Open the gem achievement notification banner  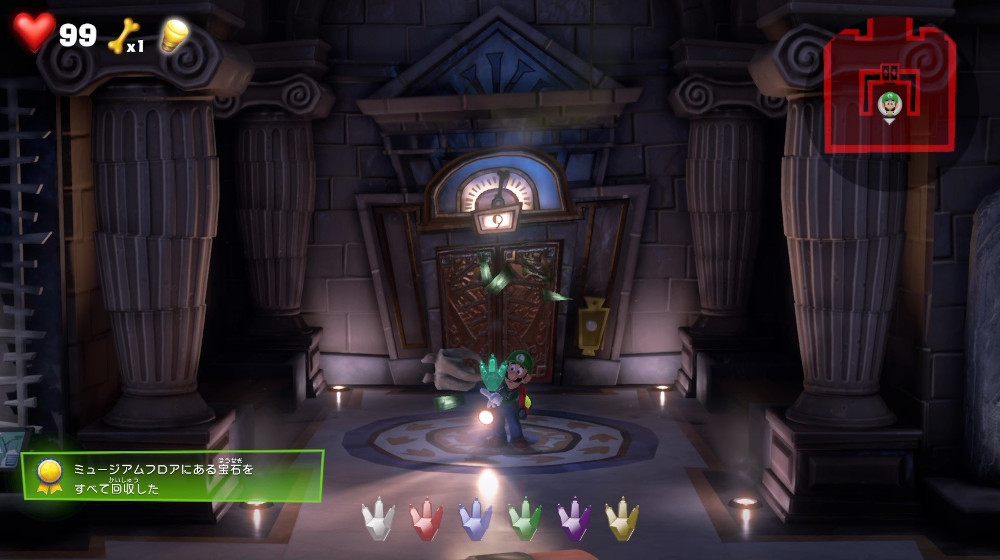tap(173, 475)
